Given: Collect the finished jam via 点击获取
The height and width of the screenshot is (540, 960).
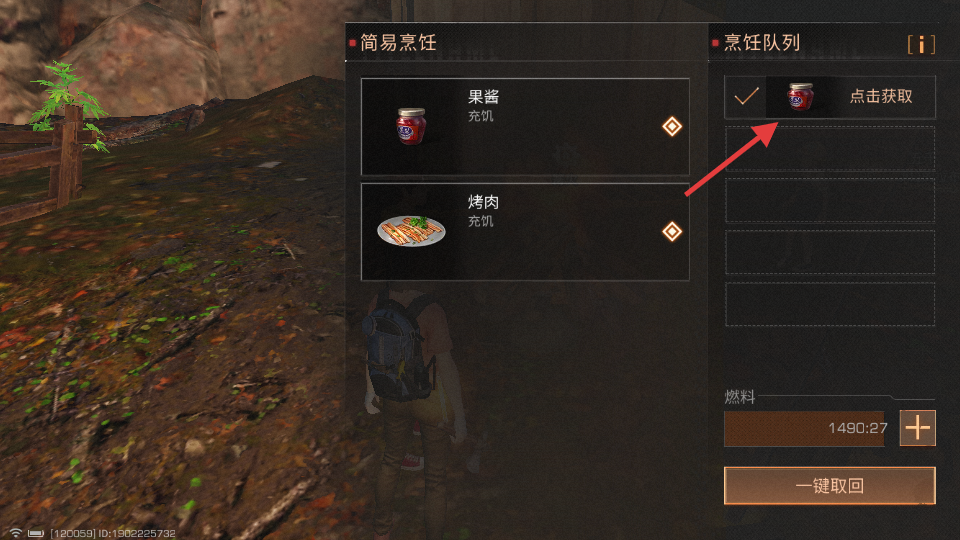Looking at the screenshot, I should tap(880, 97).
